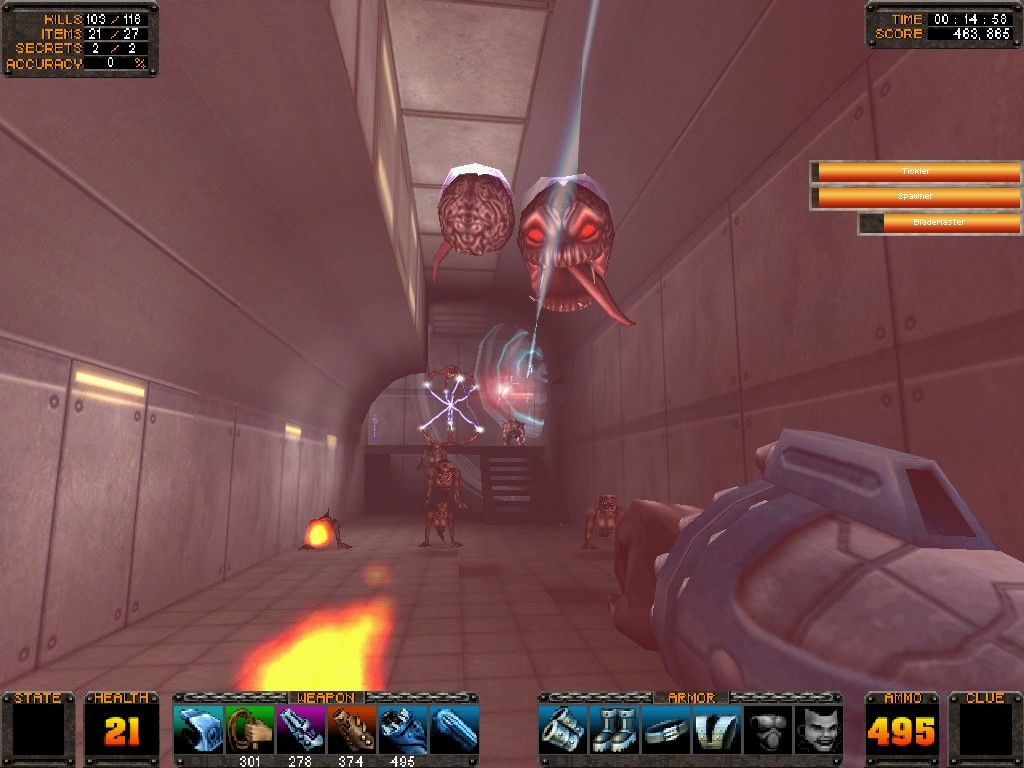The height and width of the screenshot is (768, 1024).
Task: Click the Tickler enemy bar
Action: [916, 172]
